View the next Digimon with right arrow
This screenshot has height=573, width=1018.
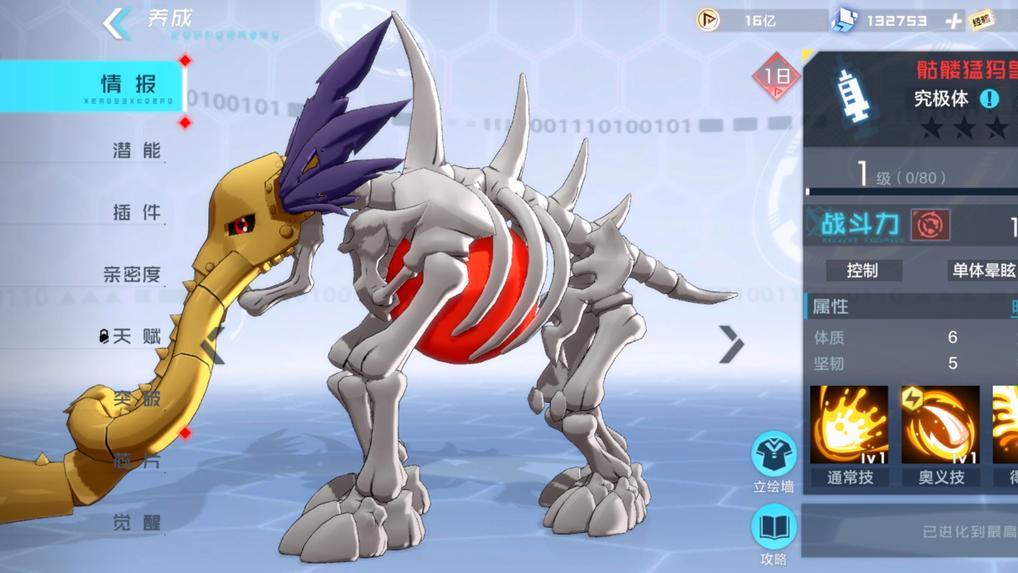[731, 344]
